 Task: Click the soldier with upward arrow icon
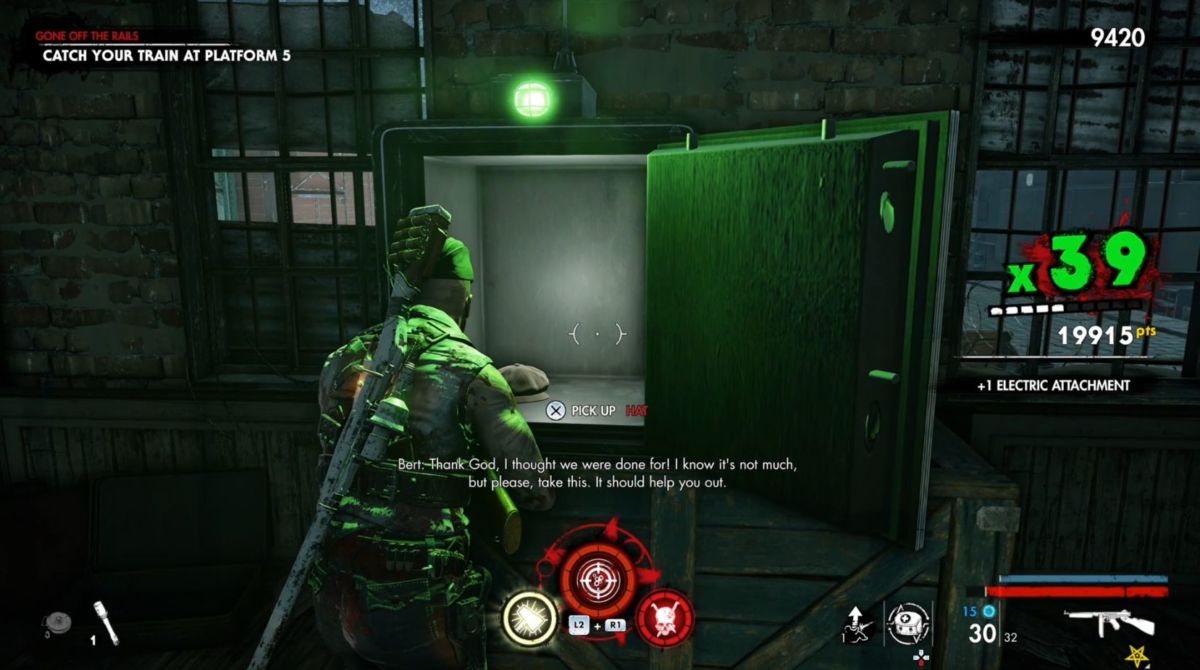click(x=857, y=621)
